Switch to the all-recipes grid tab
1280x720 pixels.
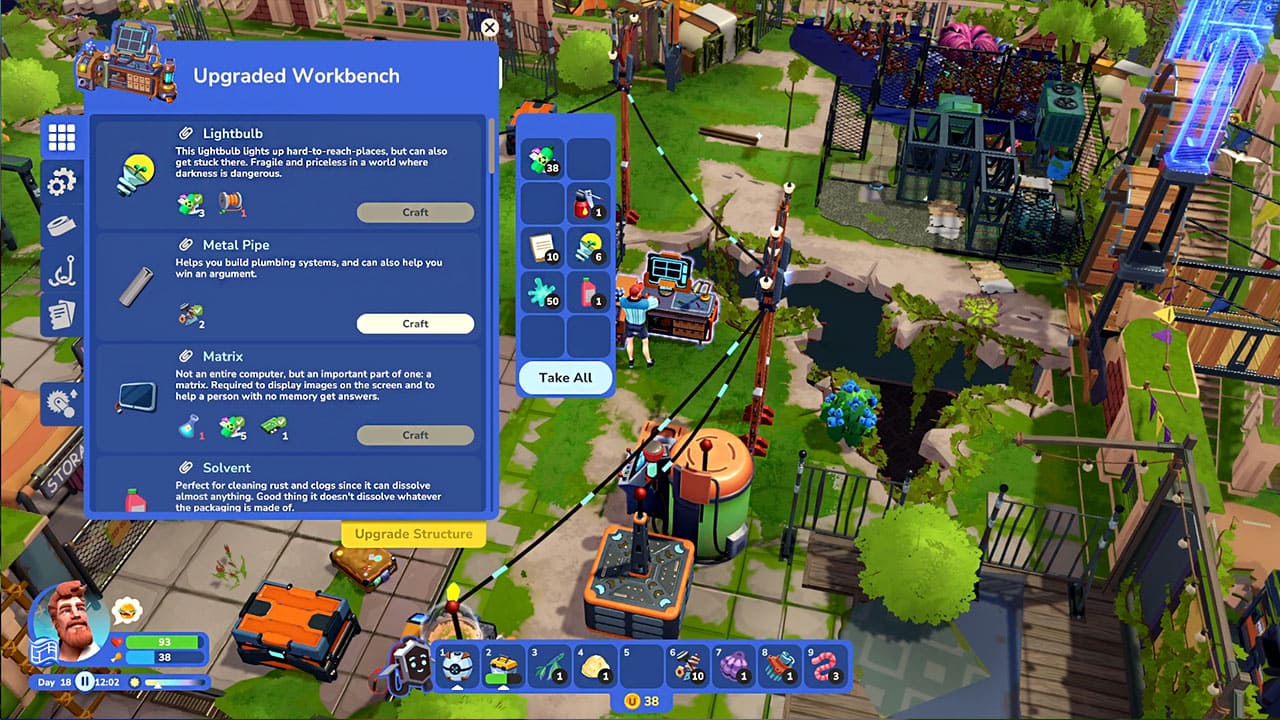62,138
